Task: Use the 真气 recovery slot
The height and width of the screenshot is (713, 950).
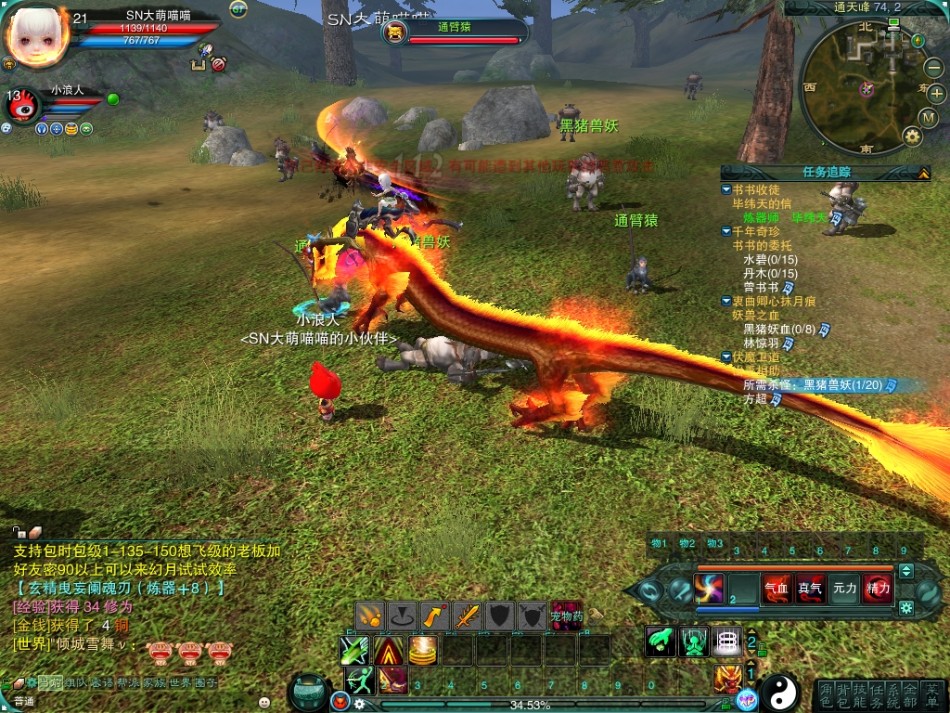Action: 810,589
